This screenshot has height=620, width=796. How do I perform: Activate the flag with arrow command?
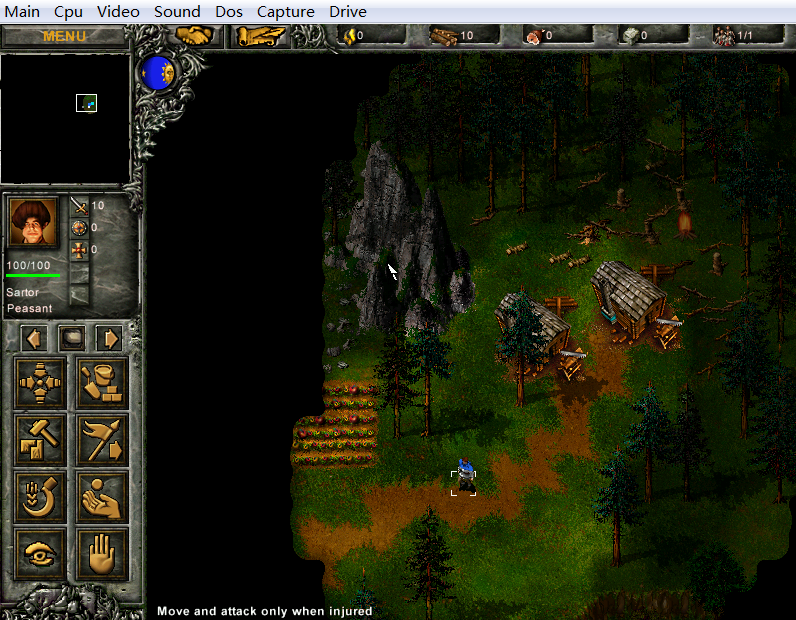[x=102, y=439]
